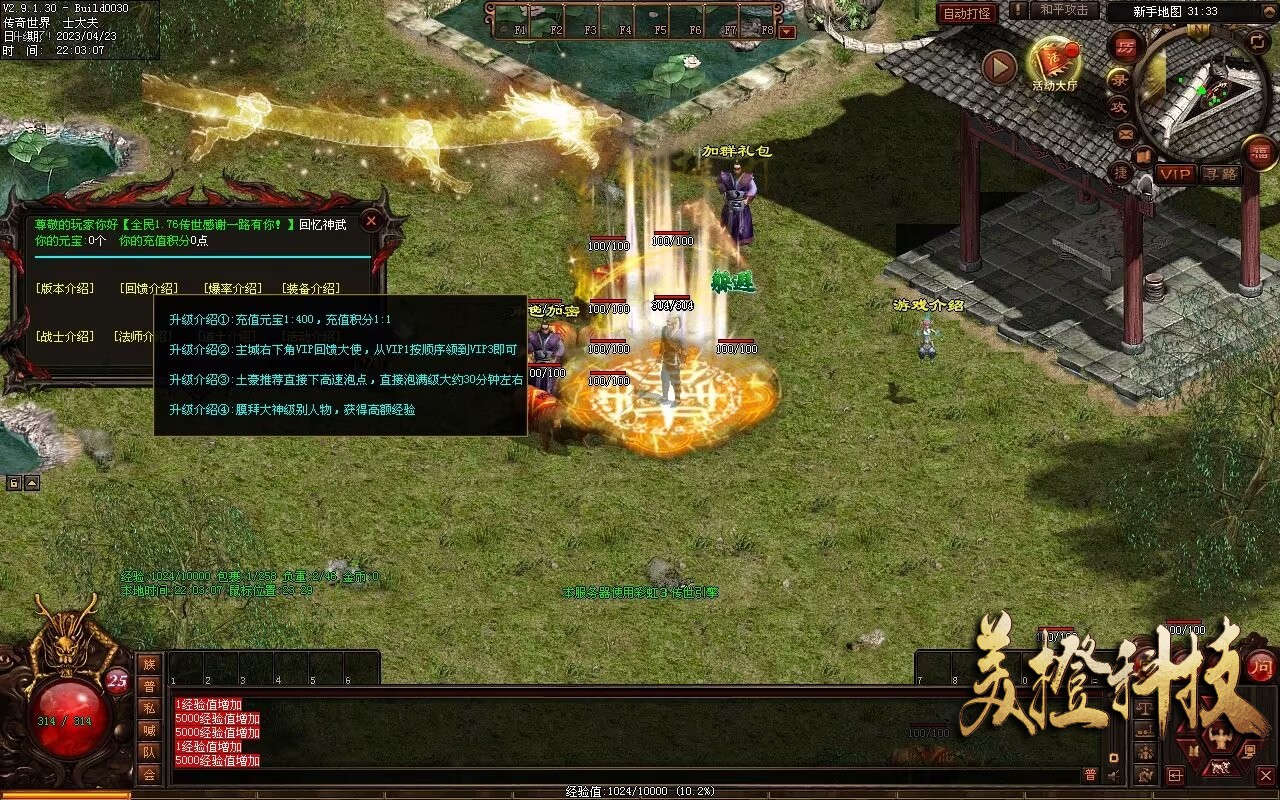Switch to 私 private chat channel
This screenshot has width=1280, height=800.
[149, 708]
